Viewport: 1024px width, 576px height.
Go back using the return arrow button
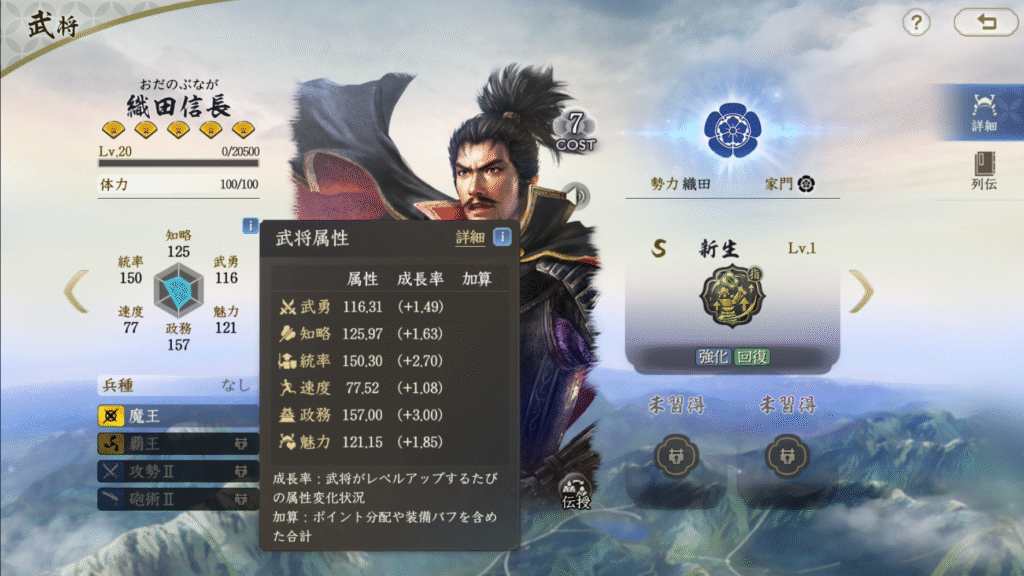(985, 23)
